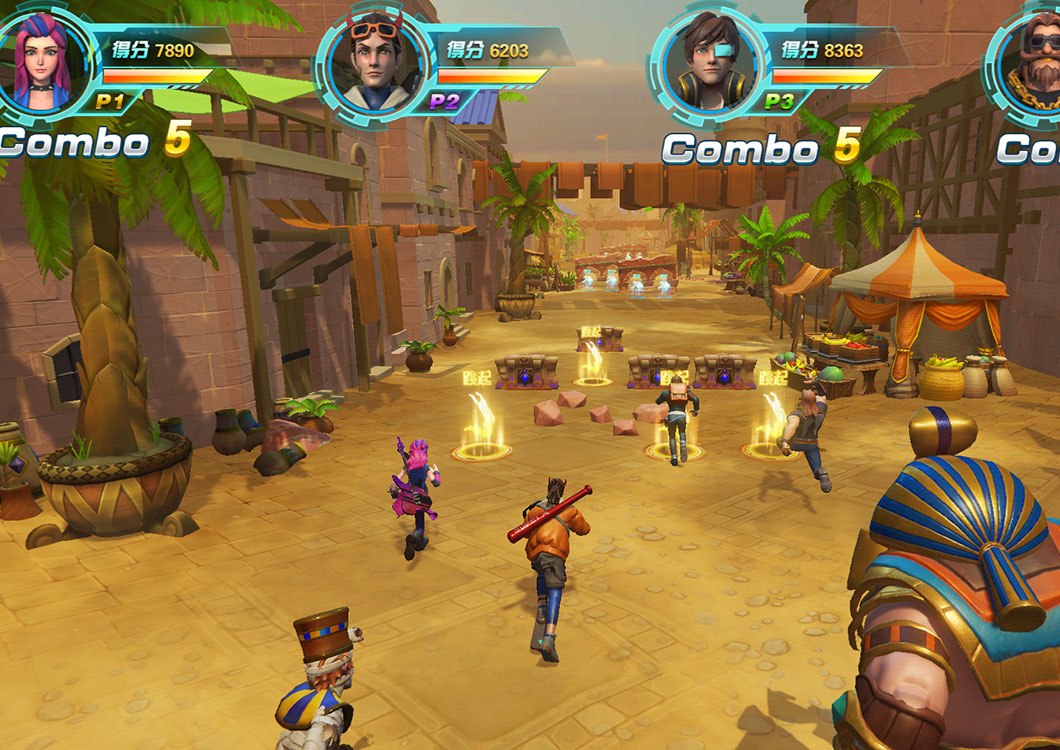Choose the P3 brown-haired player portrait
This screenshot has height=750, width=1060.
coord(708,62)
